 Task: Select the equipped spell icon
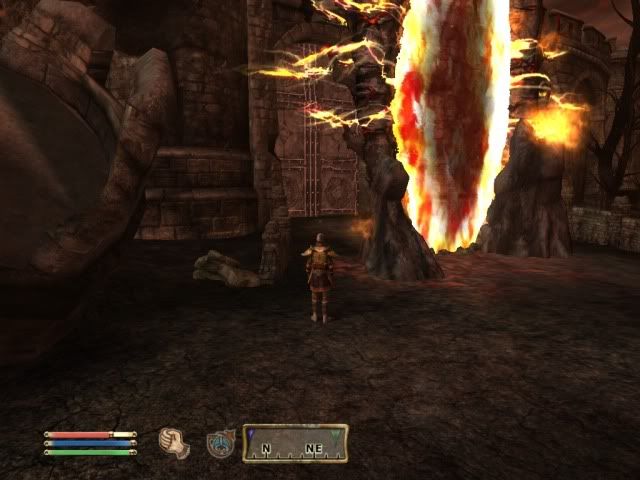click(221, 442)
